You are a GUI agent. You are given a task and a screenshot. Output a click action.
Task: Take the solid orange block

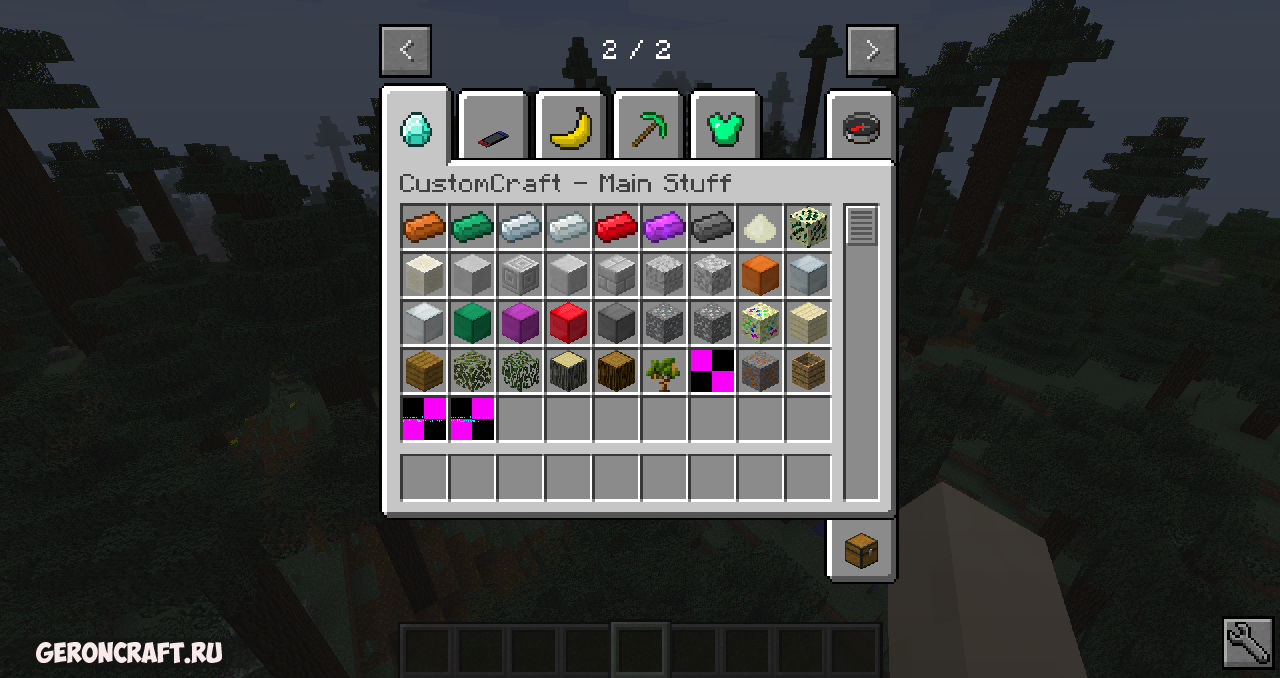coord(760,275)
